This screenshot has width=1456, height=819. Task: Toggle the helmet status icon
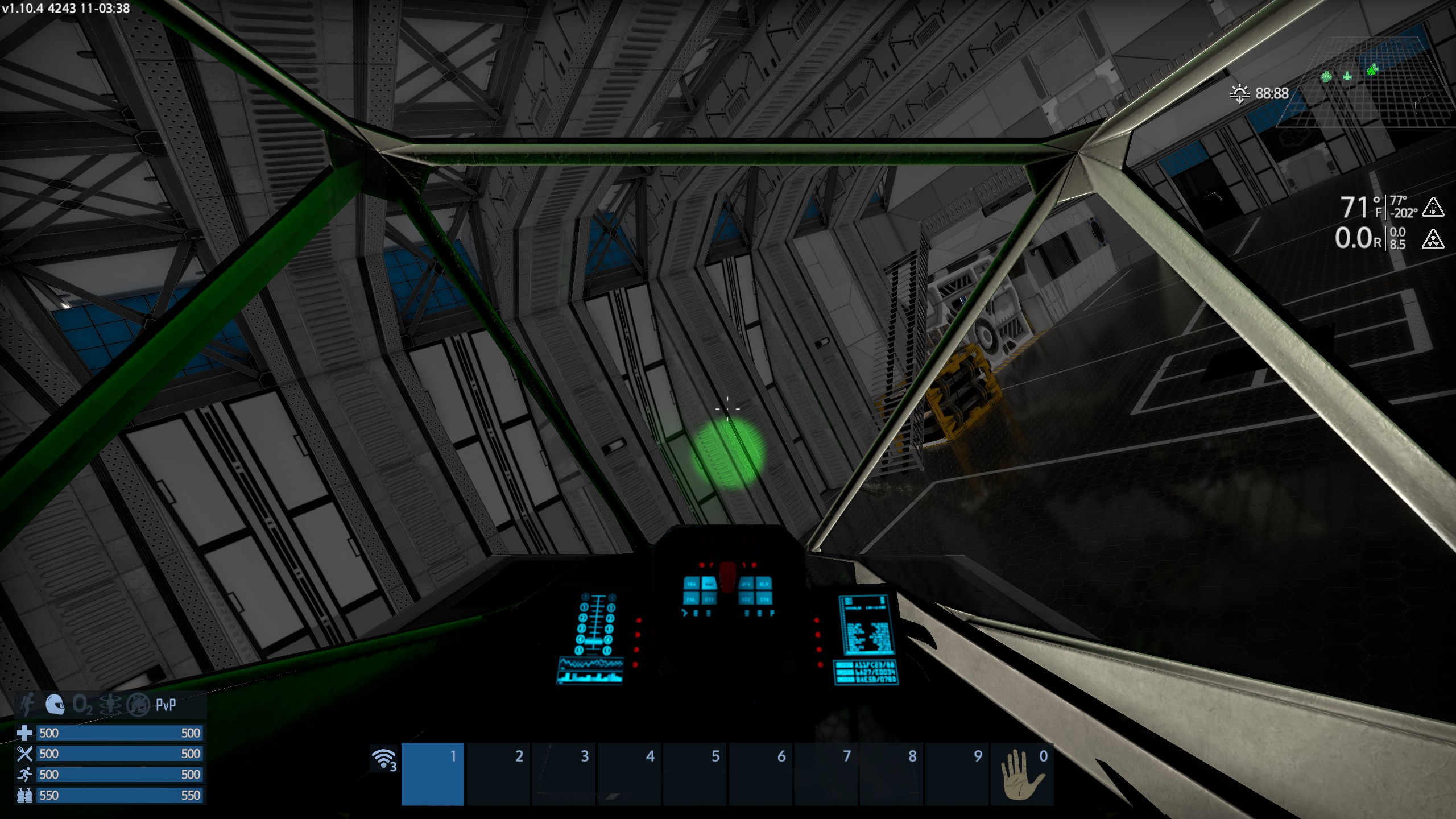pos(55,705)
